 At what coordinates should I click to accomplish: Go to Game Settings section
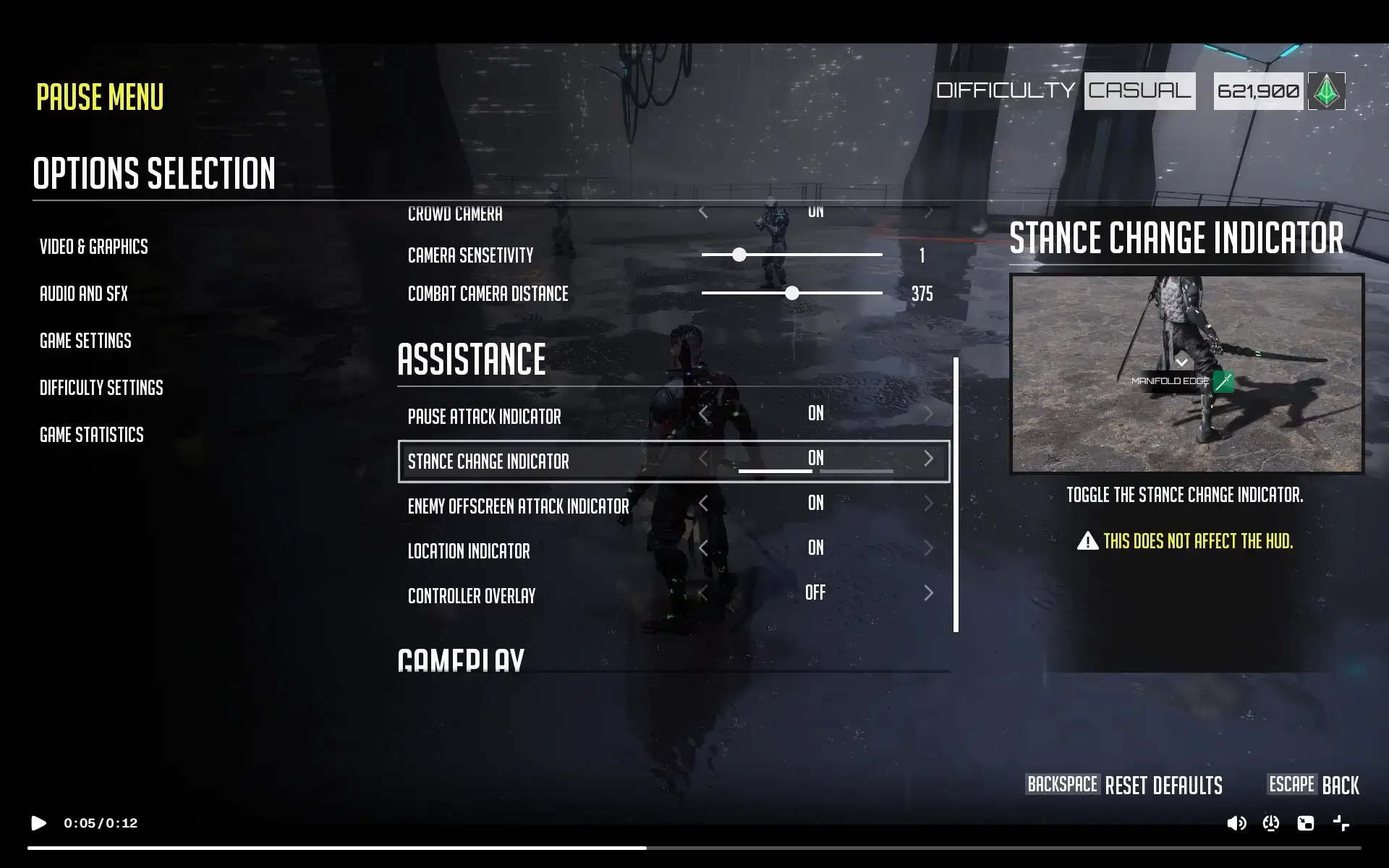click(85, 341)
